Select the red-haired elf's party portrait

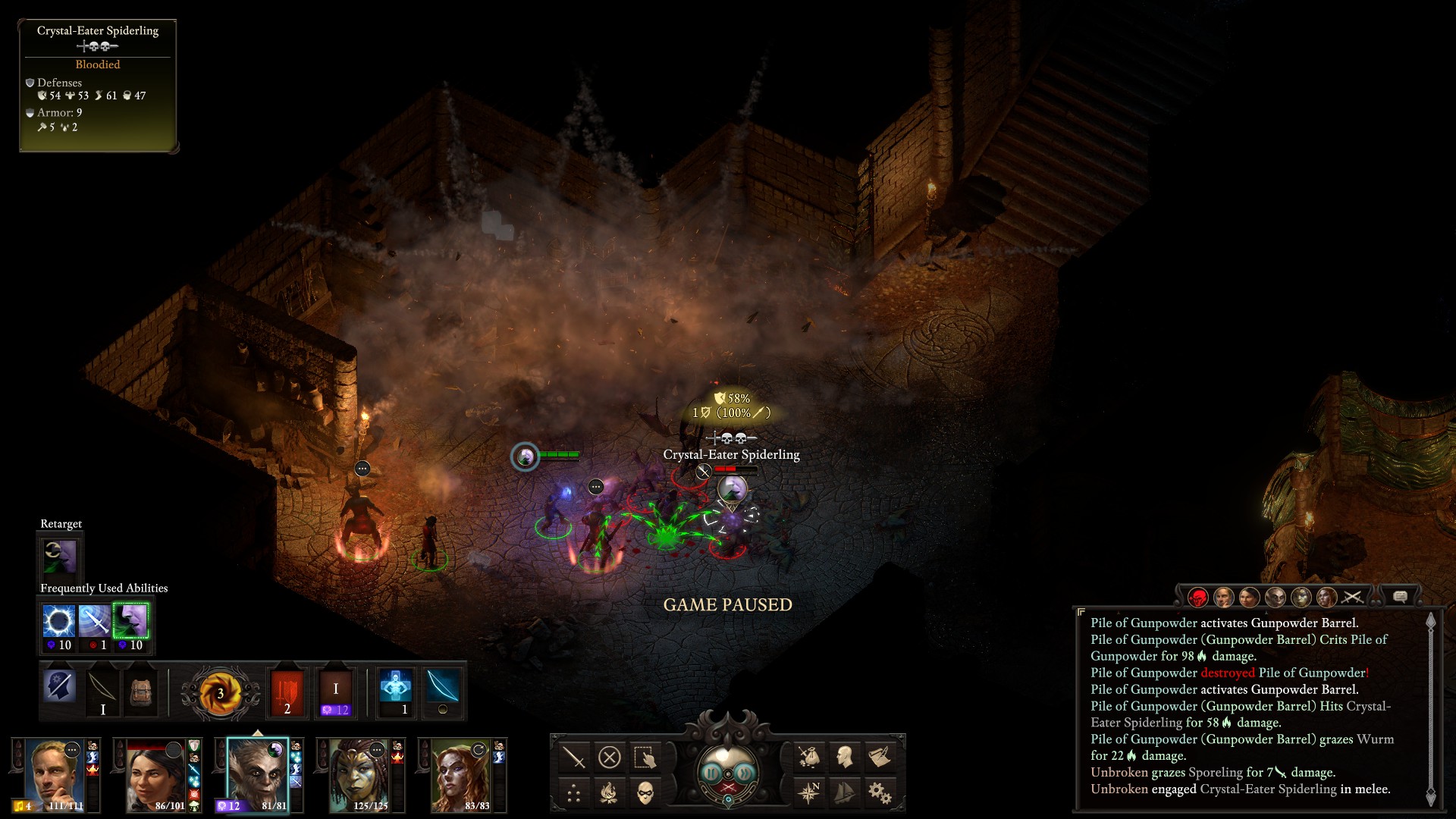460,775
